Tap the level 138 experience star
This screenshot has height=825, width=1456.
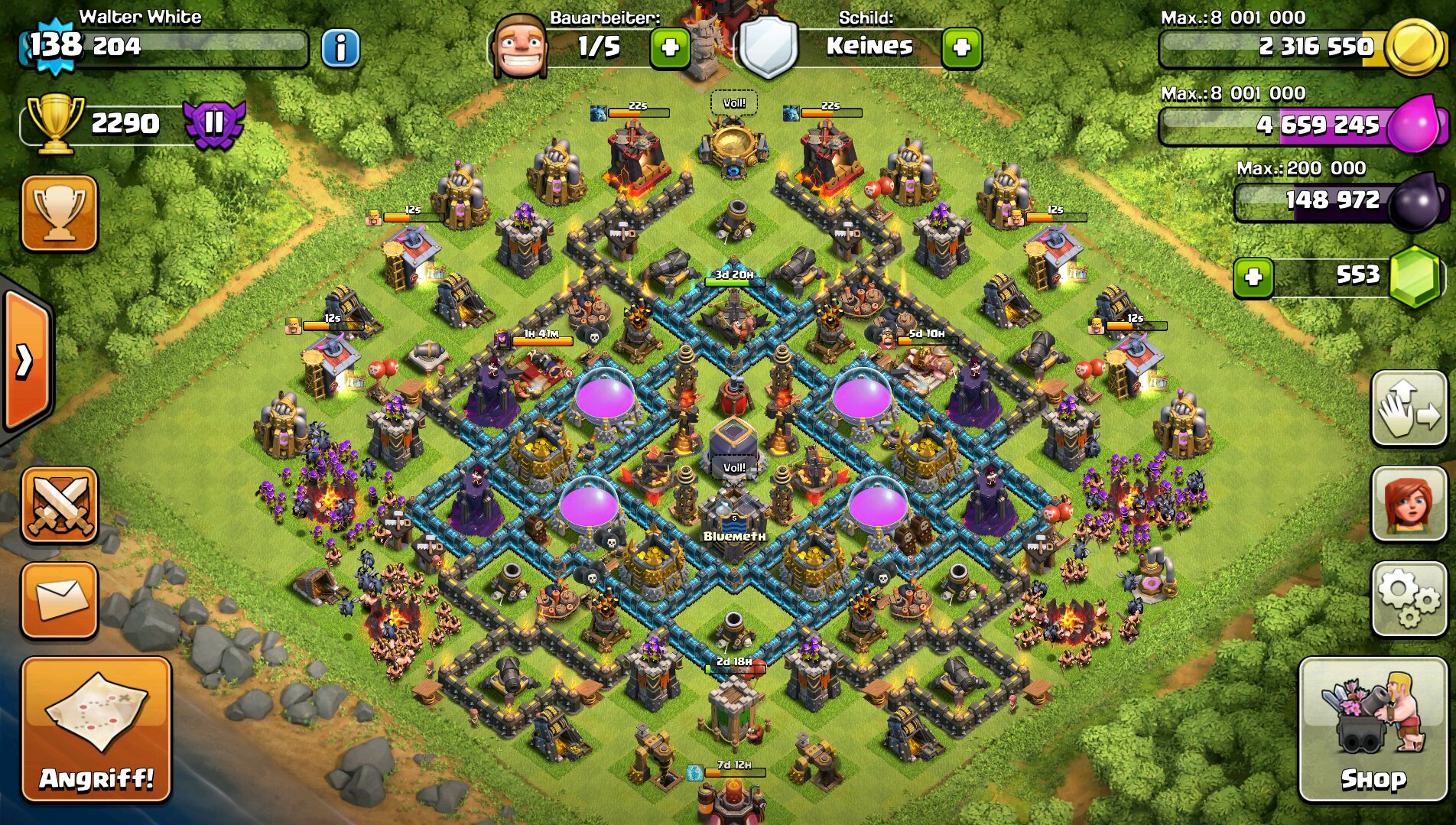tap(55, 46)
